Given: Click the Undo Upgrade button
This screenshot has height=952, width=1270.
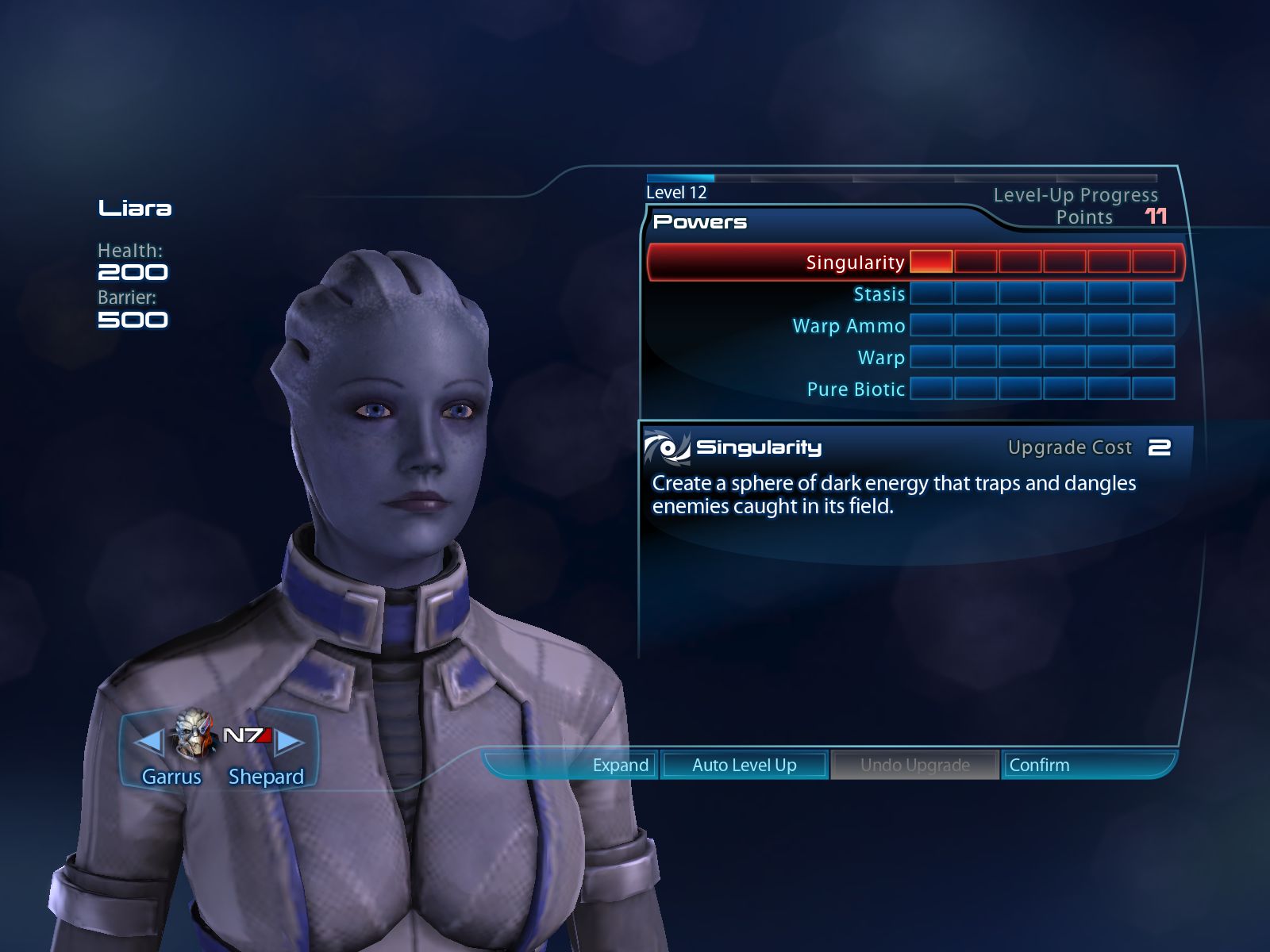Looking at the screenshot, I should [x=914, y=766].
